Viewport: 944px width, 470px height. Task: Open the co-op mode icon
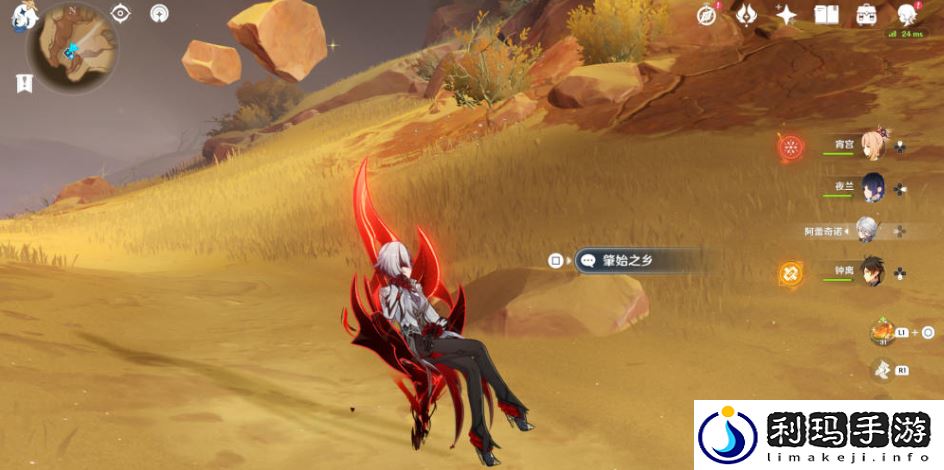[159, 13]
